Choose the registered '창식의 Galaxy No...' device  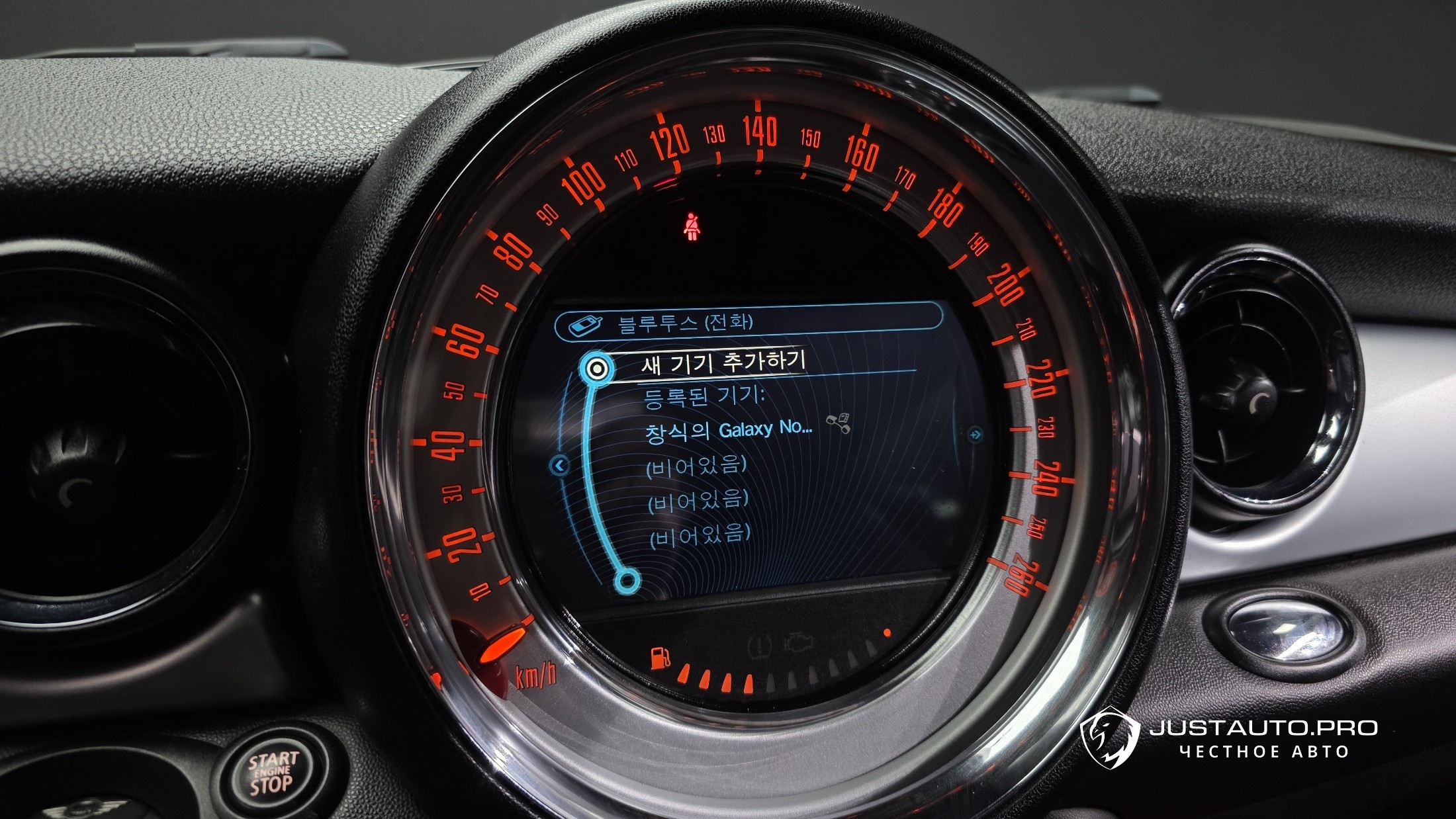click(x=728, y=431)
